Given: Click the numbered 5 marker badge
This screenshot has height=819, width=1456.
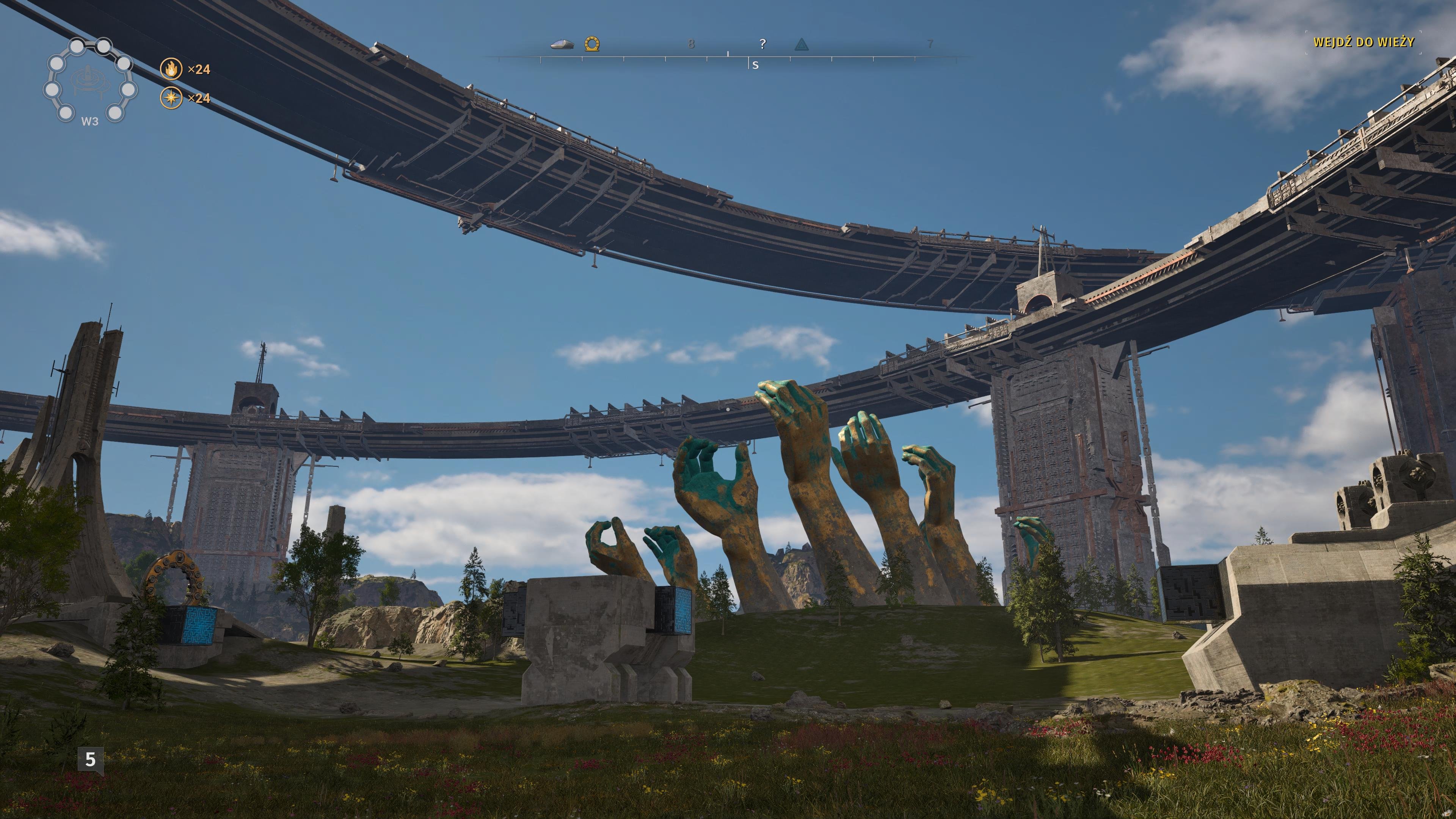Looking at the screenshot, I should pos(91,759).
